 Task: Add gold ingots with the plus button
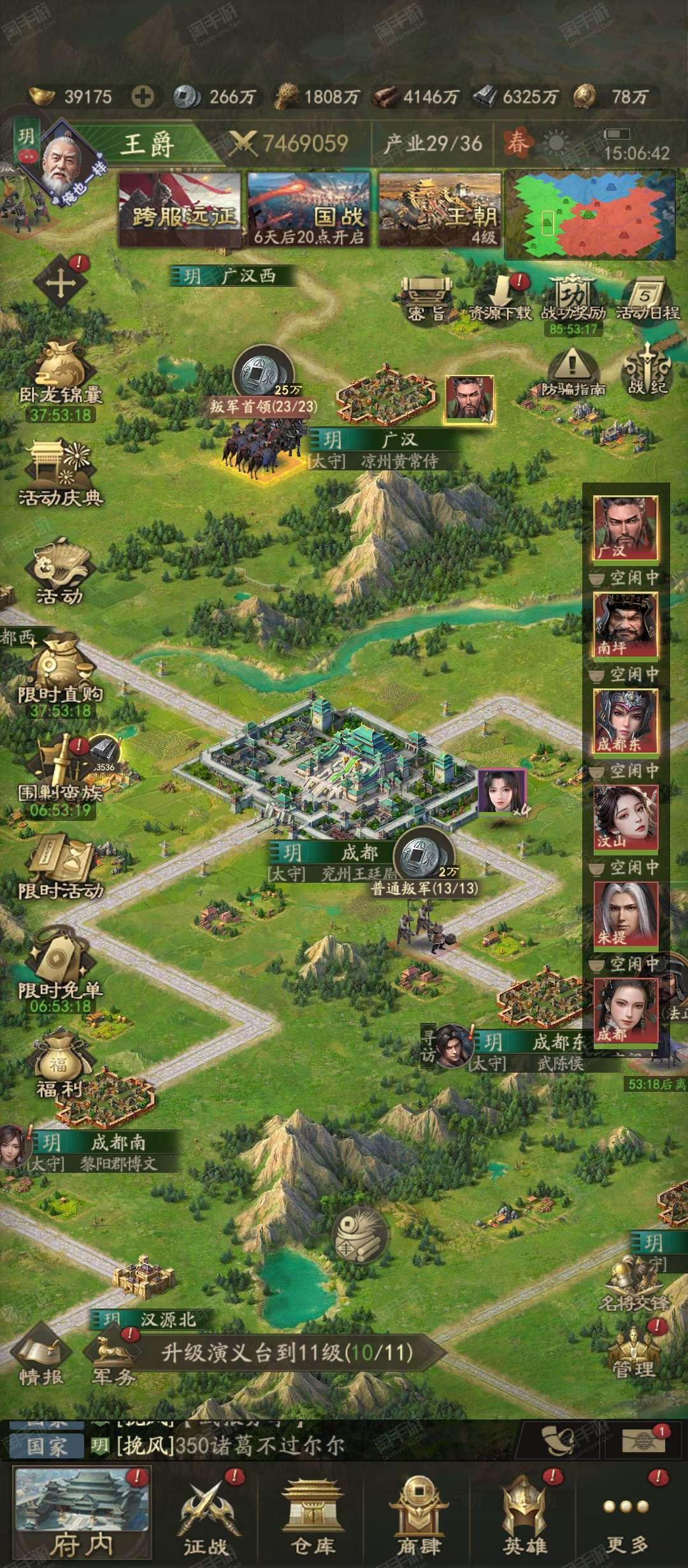click(x=143, y=97)
